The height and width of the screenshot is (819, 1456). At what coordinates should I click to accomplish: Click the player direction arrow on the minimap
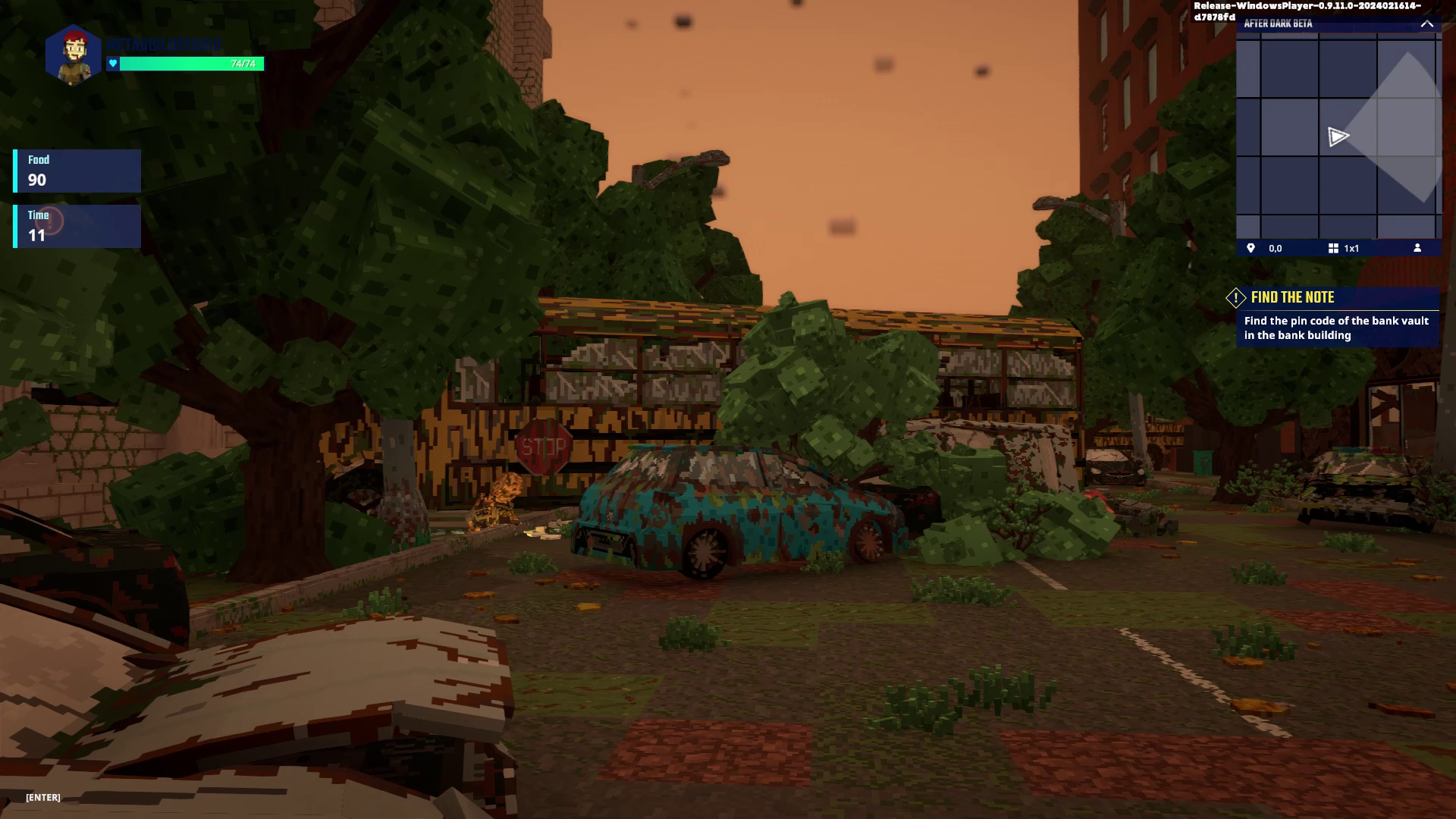point(1339,136)
